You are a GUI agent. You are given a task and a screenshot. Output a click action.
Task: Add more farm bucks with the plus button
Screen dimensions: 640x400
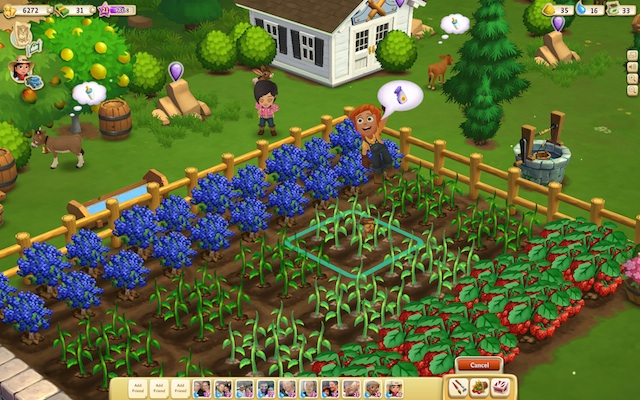pyautogui.click(x=93, y=10)
